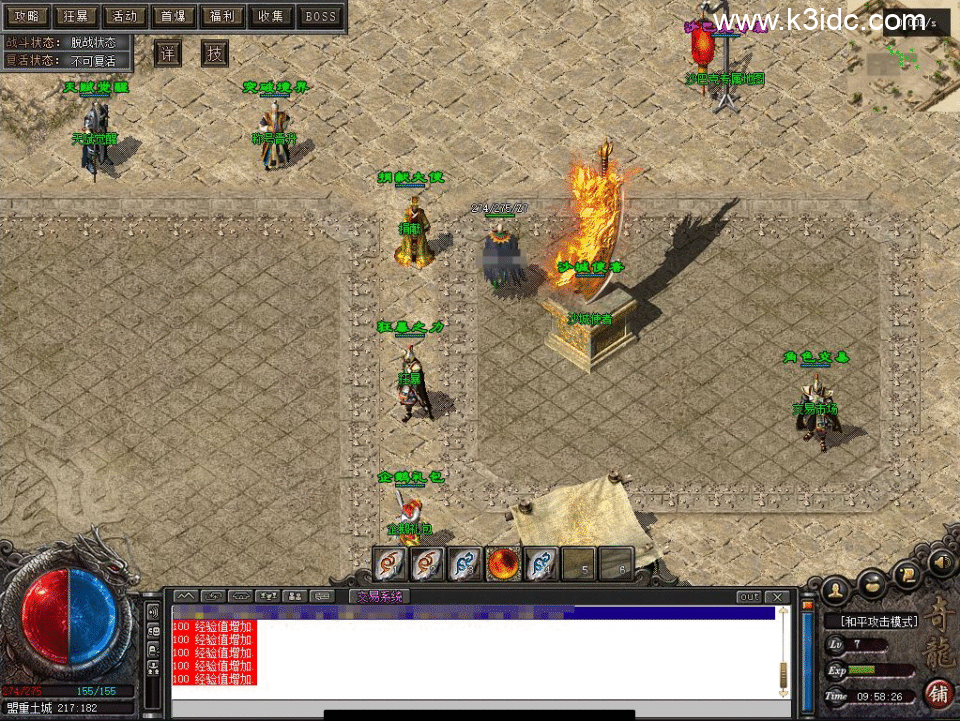Open the 收集 collection menu
Viewport: 960px width, 721px height.
(271, 16)
